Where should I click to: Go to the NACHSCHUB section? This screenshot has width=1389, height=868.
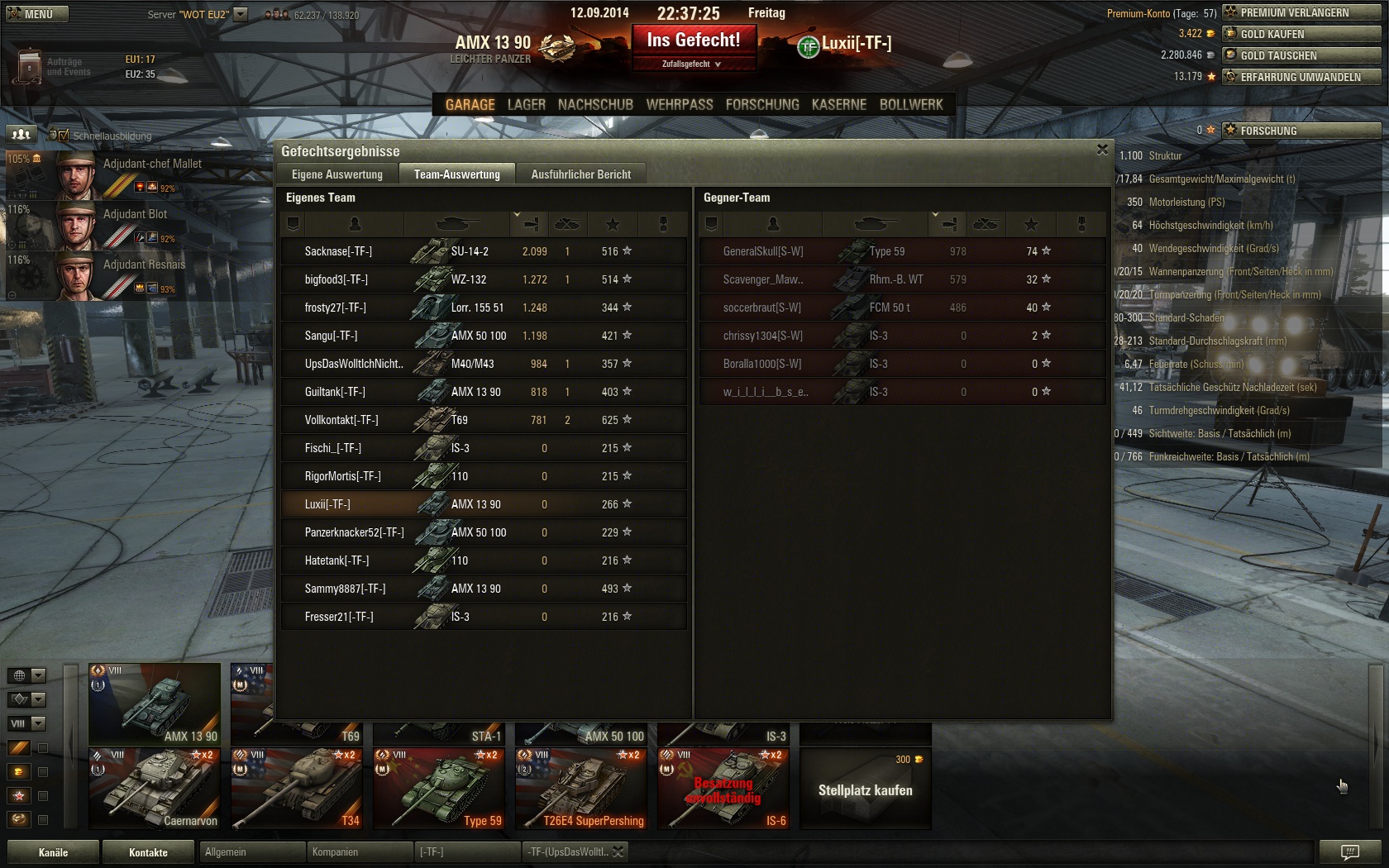pyautogui.click(x=595, y=105)
